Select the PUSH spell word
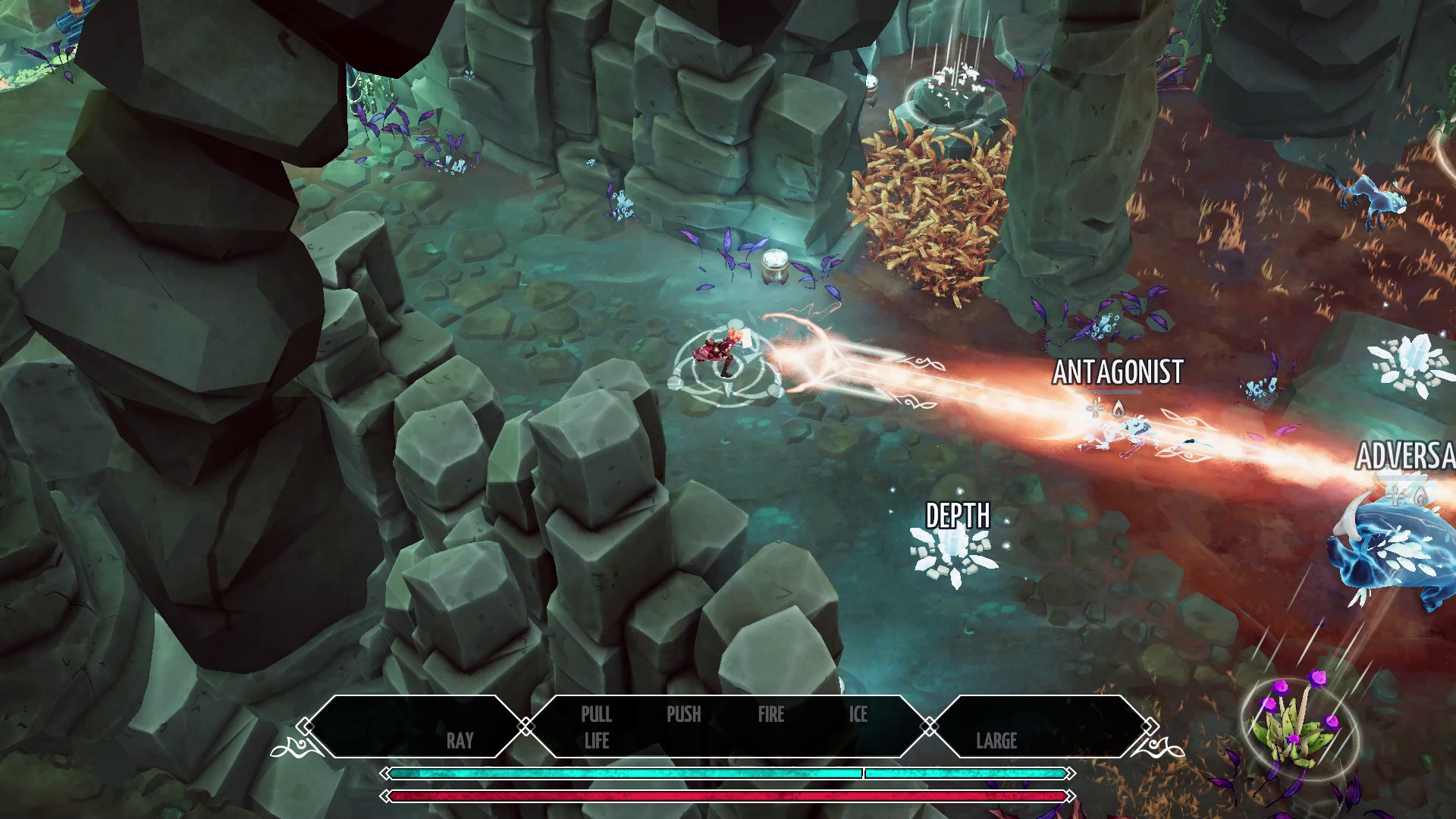The width and height of the screenshot is (1456, 819). pyautogui.click(x=683, y=714)
